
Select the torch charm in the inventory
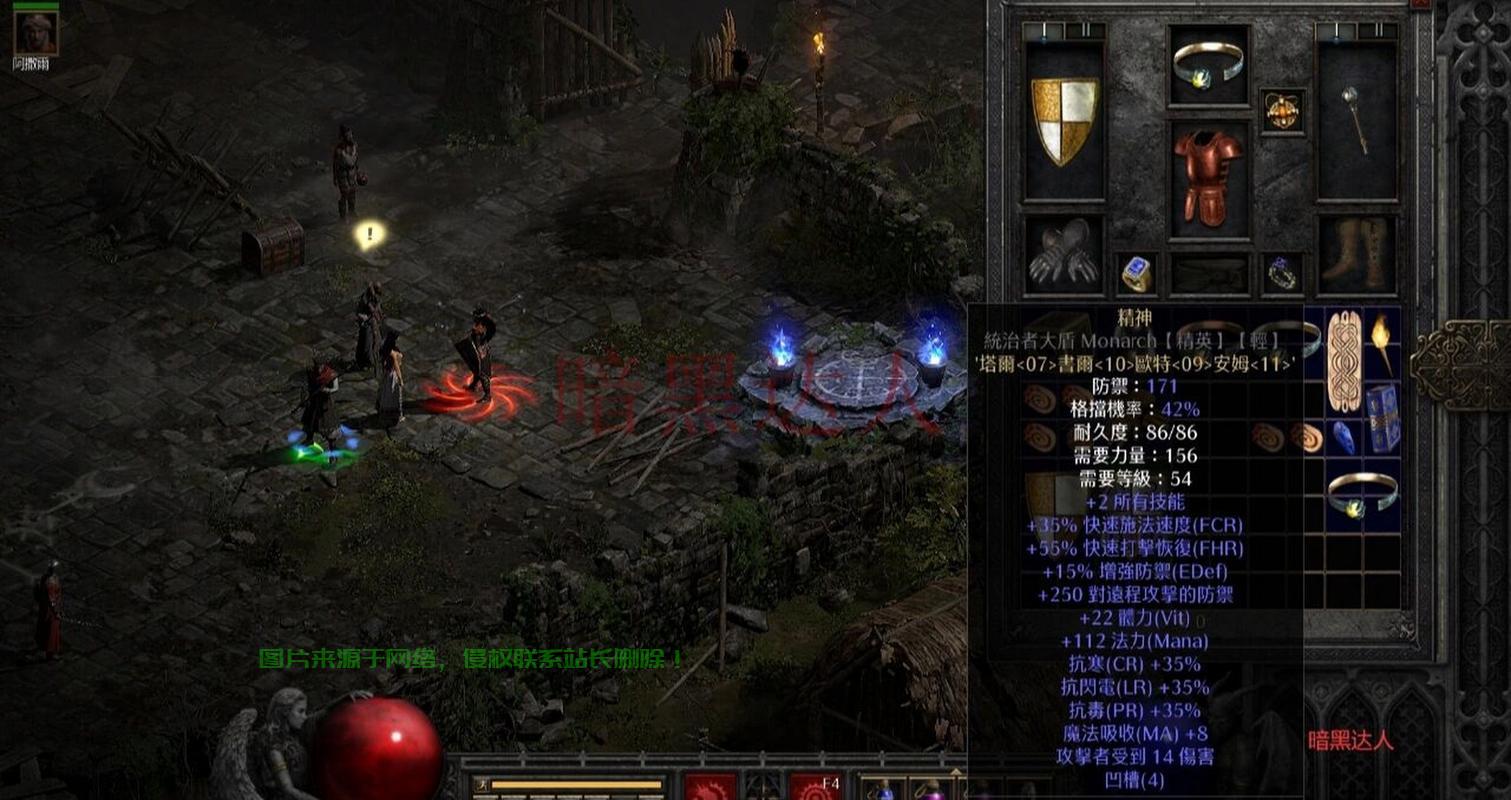pyautogui.click(x=1382, y=342)
